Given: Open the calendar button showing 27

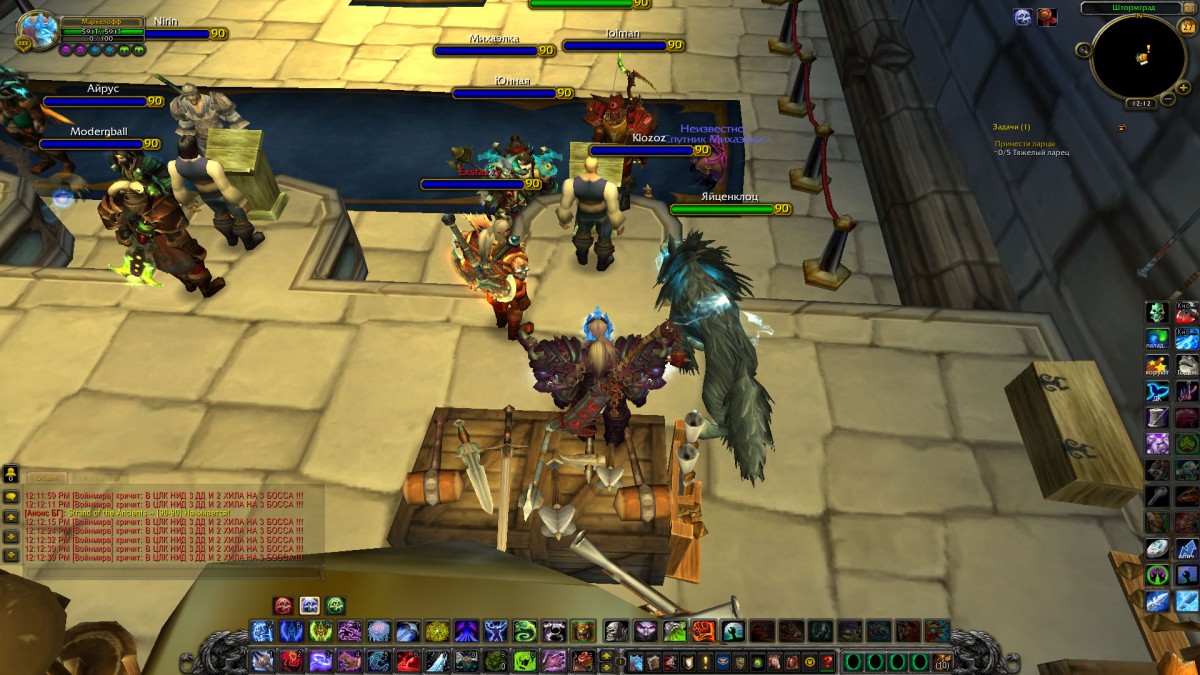Looking at the screenshot, I should (1187, 28).
